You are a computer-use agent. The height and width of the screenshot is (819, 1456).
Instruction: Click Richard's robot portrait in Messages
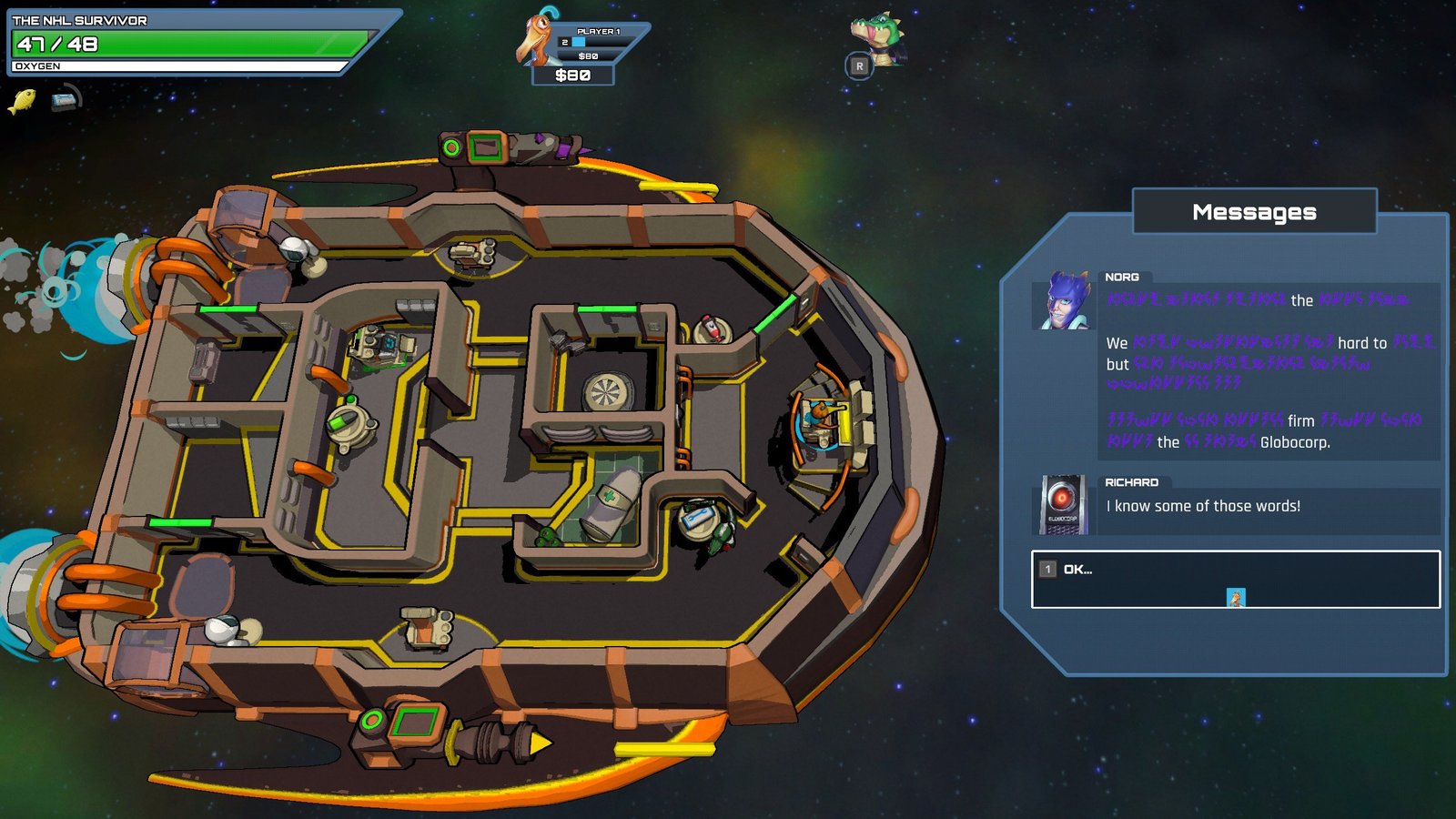1063,504
